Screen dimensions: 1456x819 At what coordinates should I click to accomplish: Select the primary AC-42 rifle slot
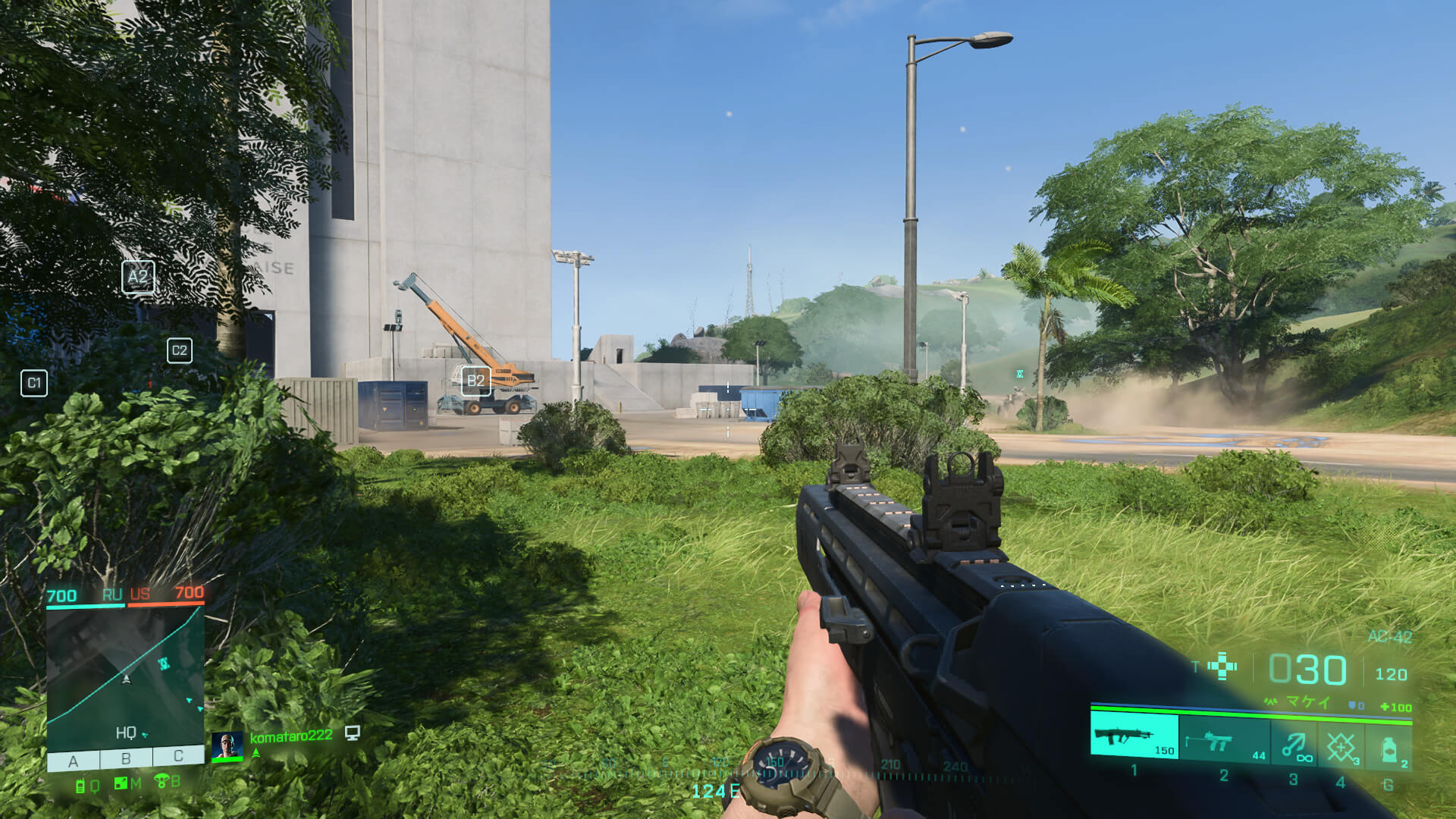point(1134,736)
